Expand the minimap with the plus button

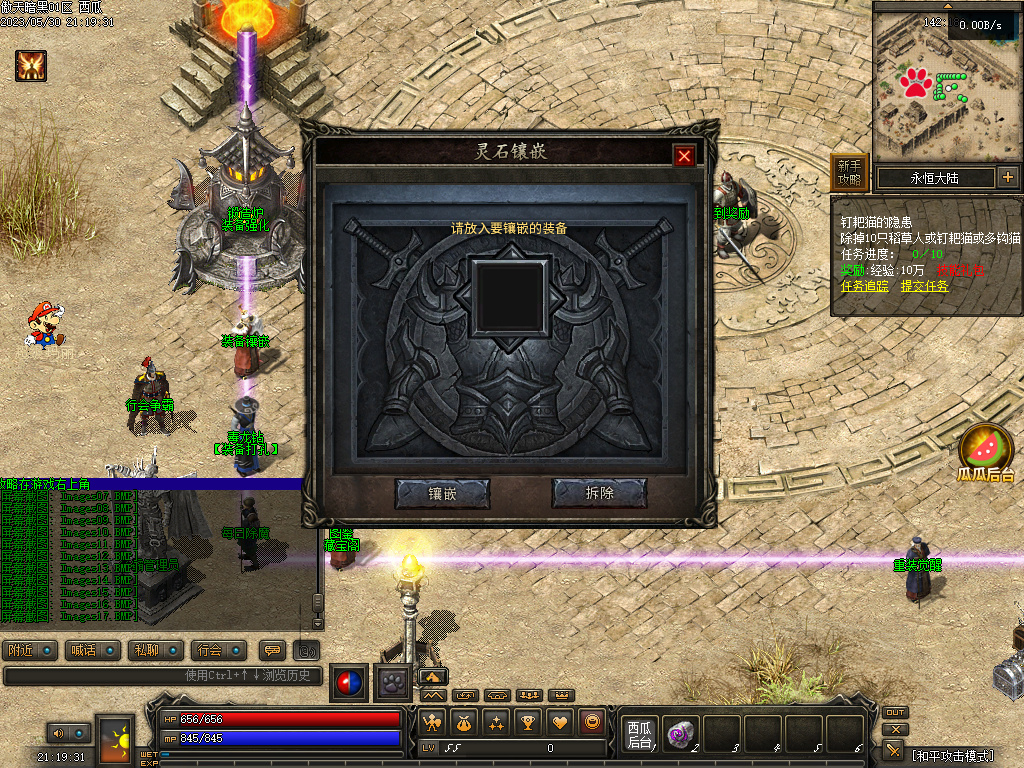[1007, 178]
